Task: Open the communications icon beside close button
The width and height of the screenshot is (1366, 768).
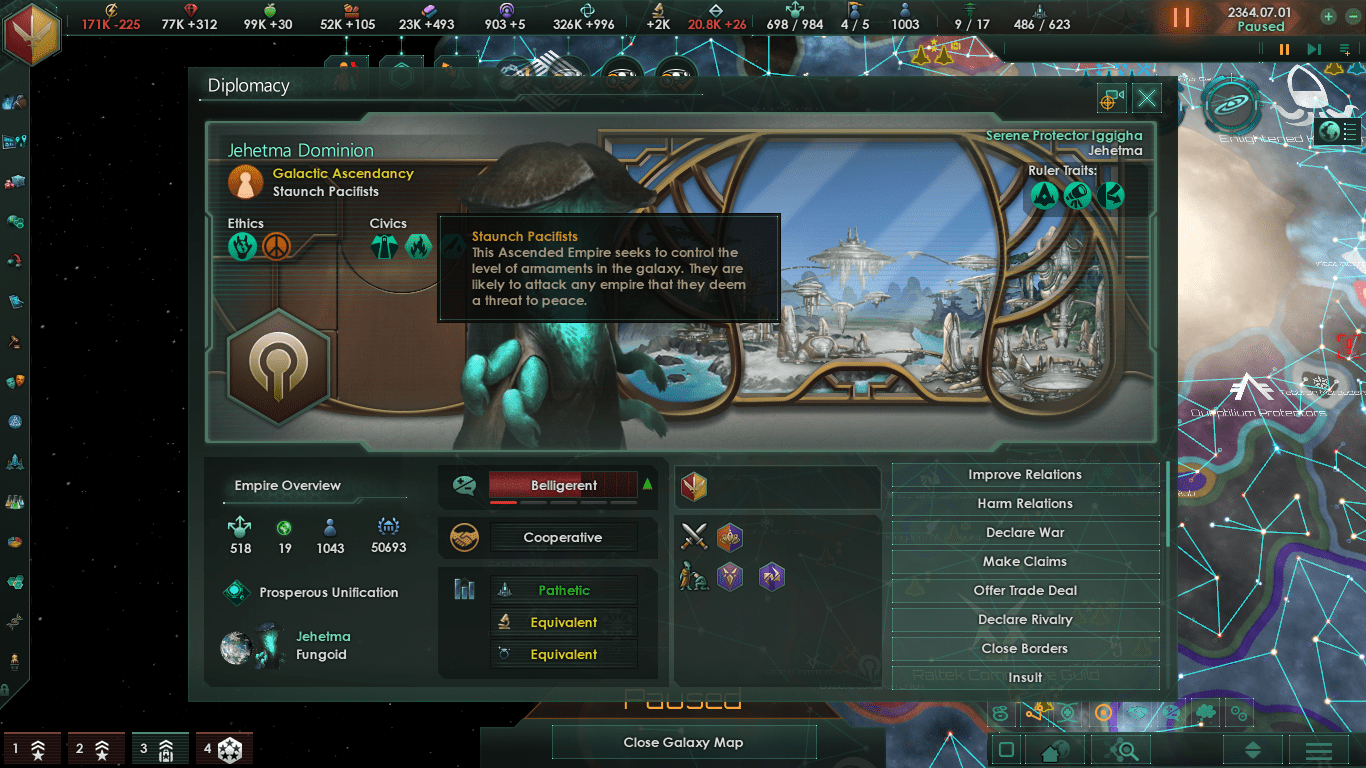Action: coord(1111,98)
